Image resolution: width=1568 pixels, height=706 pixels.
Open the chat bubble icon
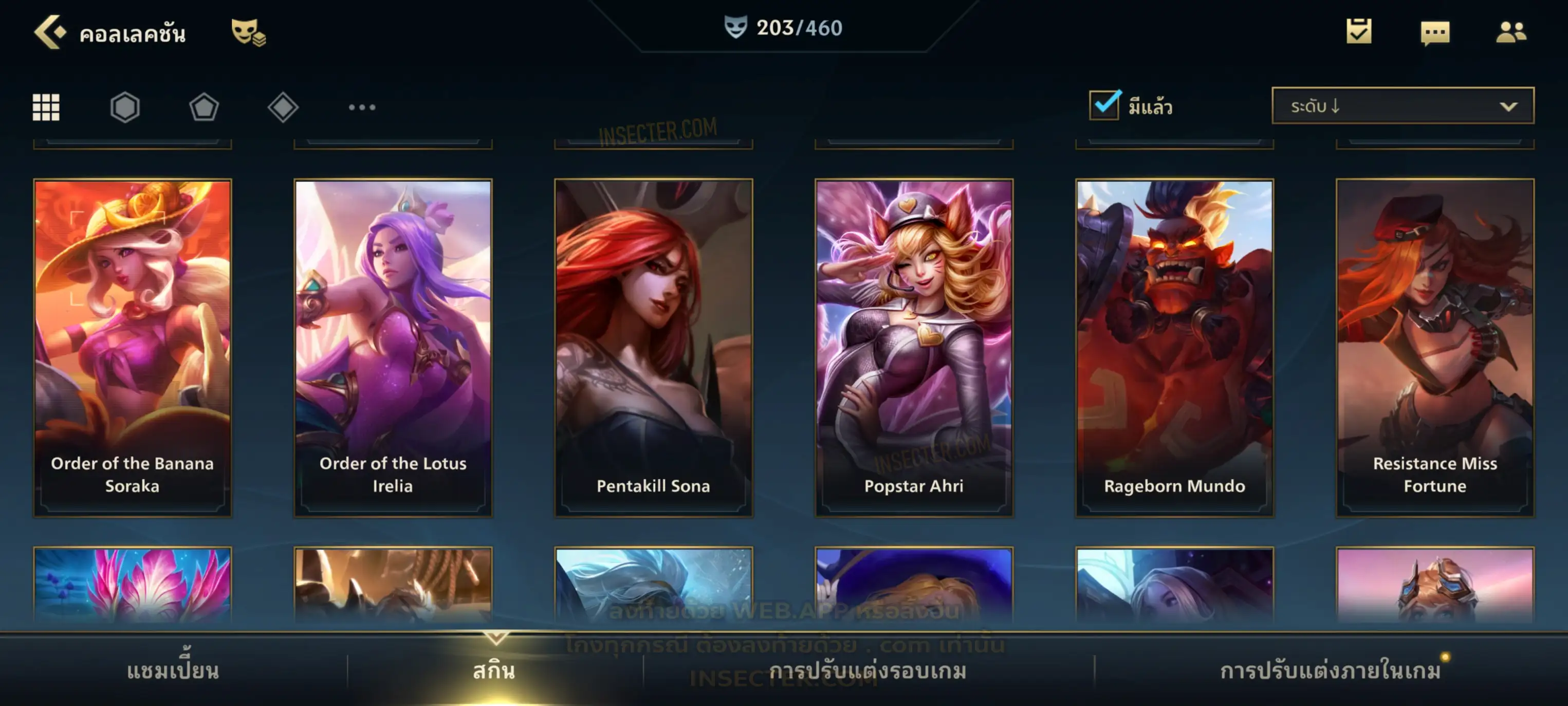pyautogui.click(x=1435, y=33)
